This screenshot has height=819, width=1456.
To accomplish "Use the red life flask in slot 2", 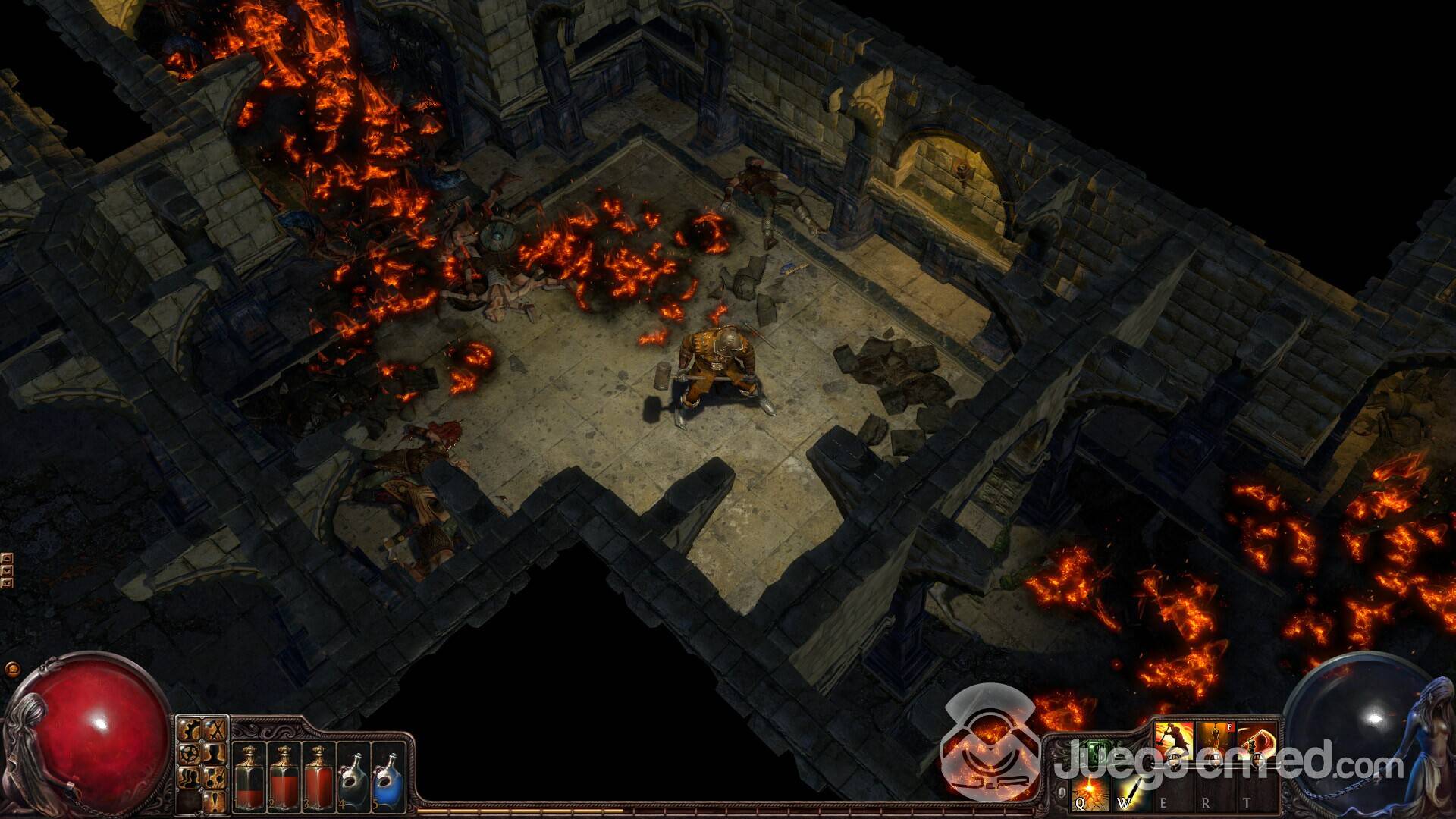I will [x=283, y=773].
